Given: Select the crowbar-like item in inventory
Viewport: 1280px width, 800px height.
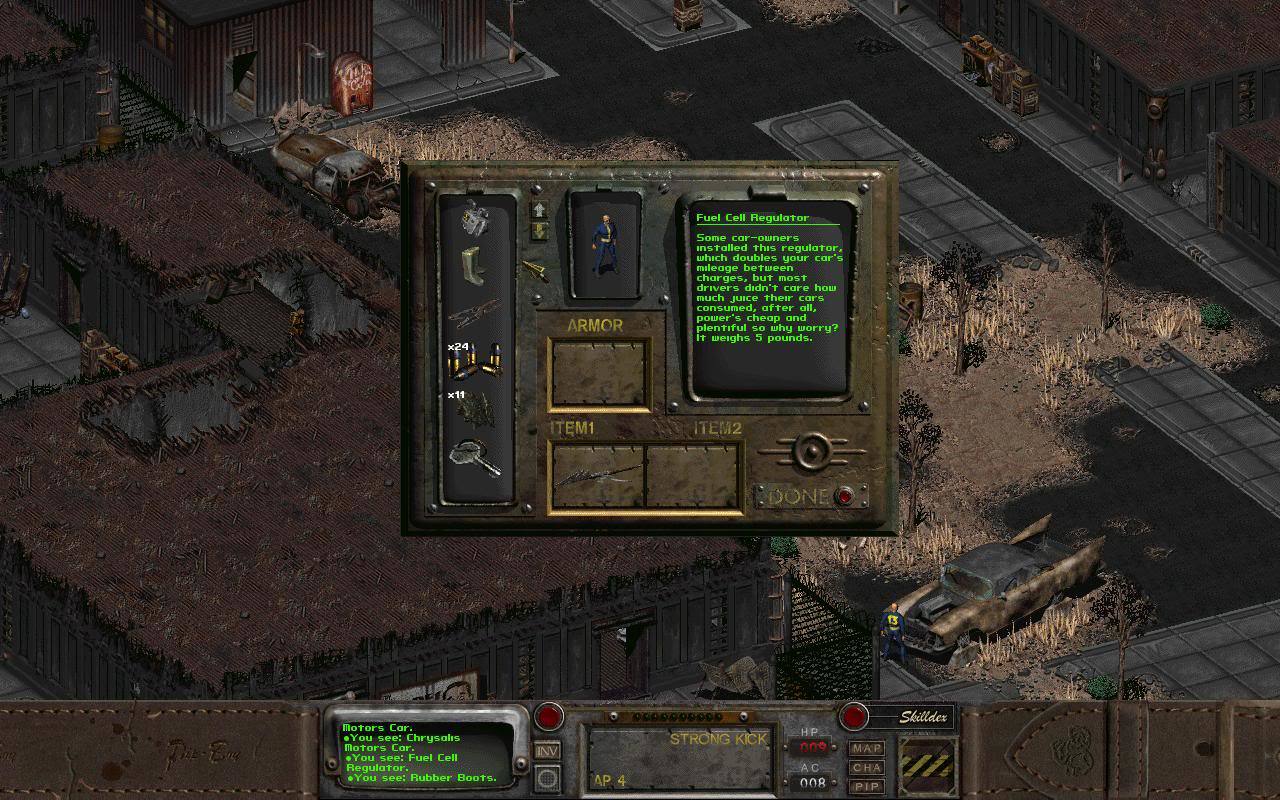Looking at the screenshot, I should coord(475,316).
